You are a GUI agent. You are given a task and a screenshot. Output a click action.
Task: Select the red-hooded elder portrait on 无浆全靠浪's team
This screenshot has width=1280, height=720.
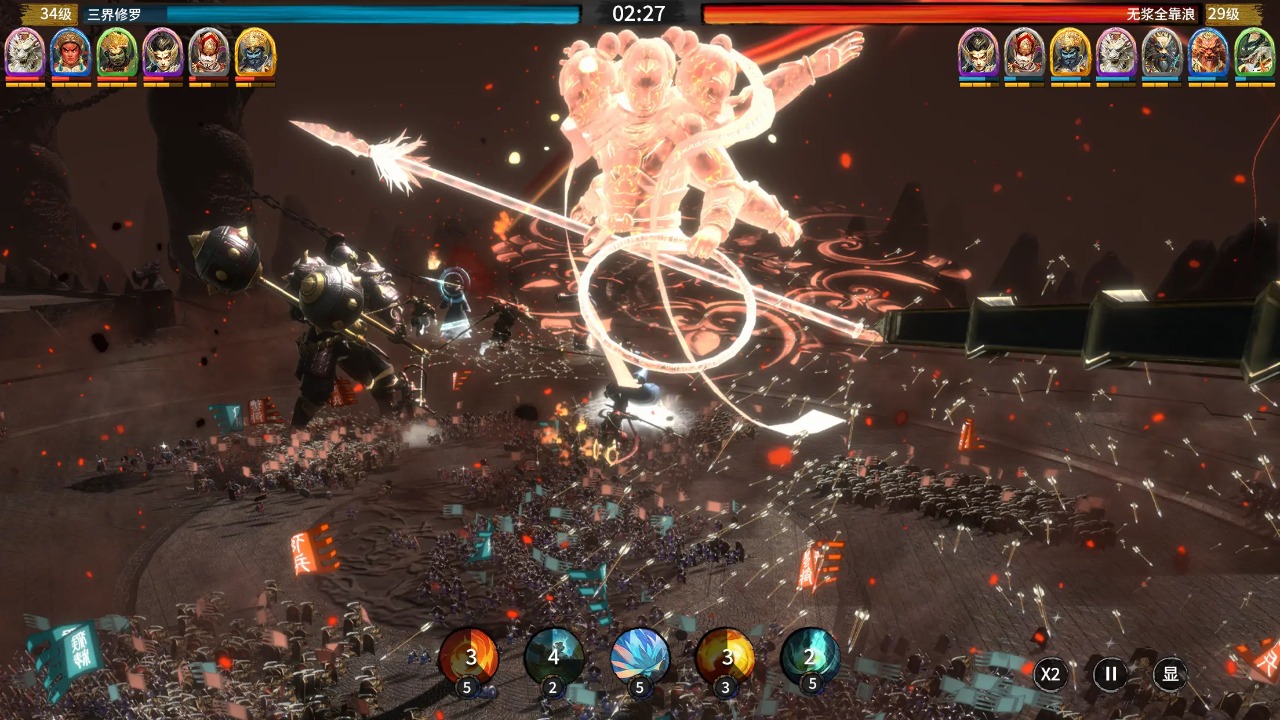(x=1024, y=51)
